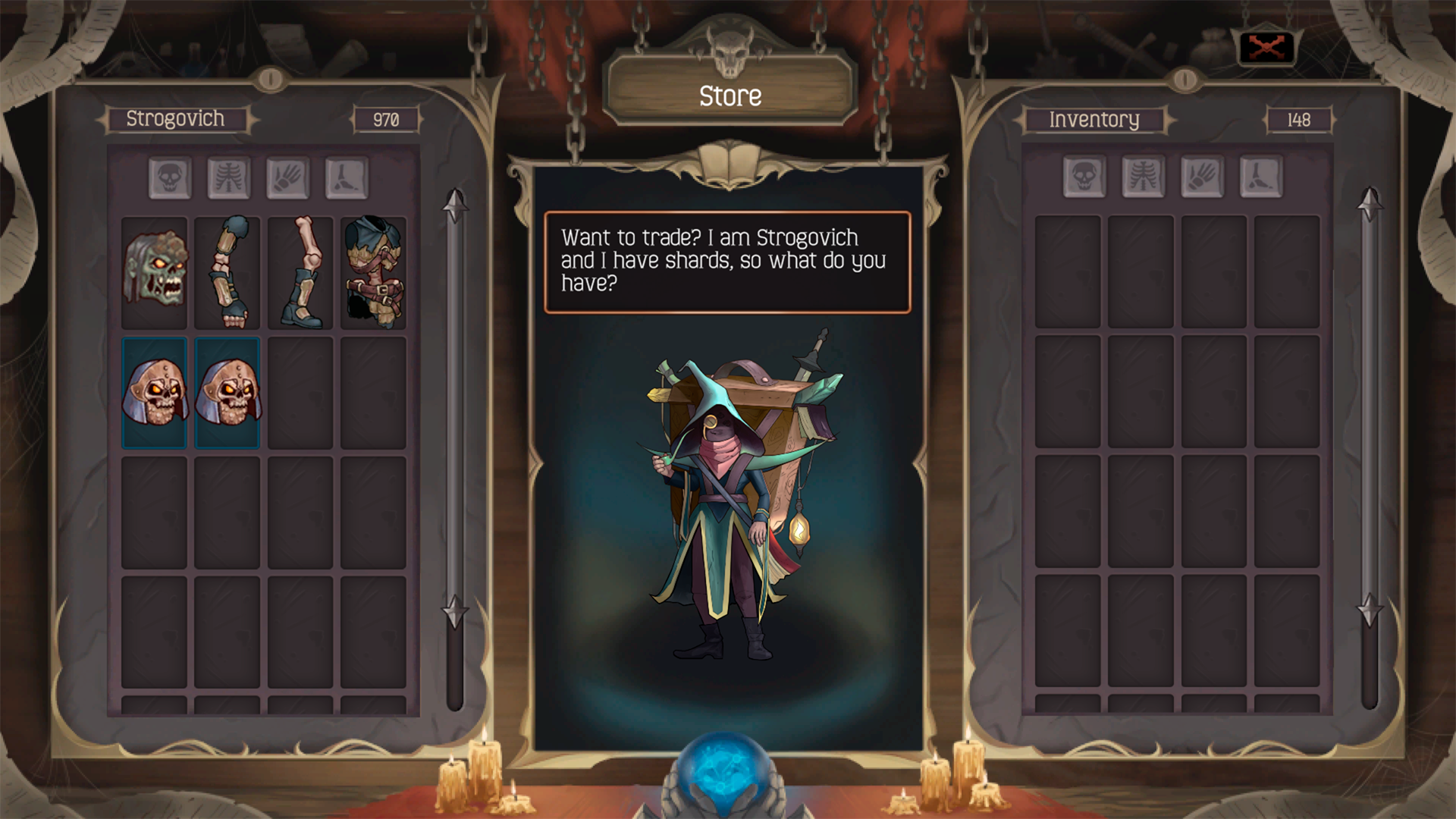Screen dimensions: 1456x819
Task: Select the torn torso armor item in the store
Action: click(x=375, y=271)
